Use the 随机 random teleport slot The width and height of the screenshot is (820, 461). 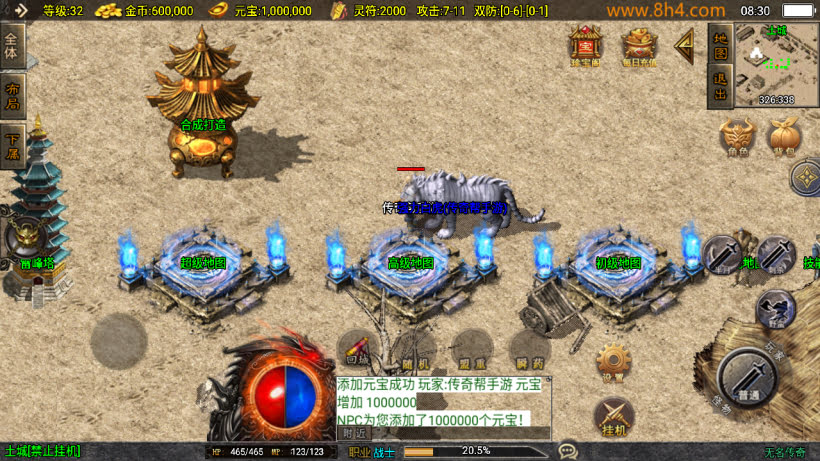pos(413,352)
